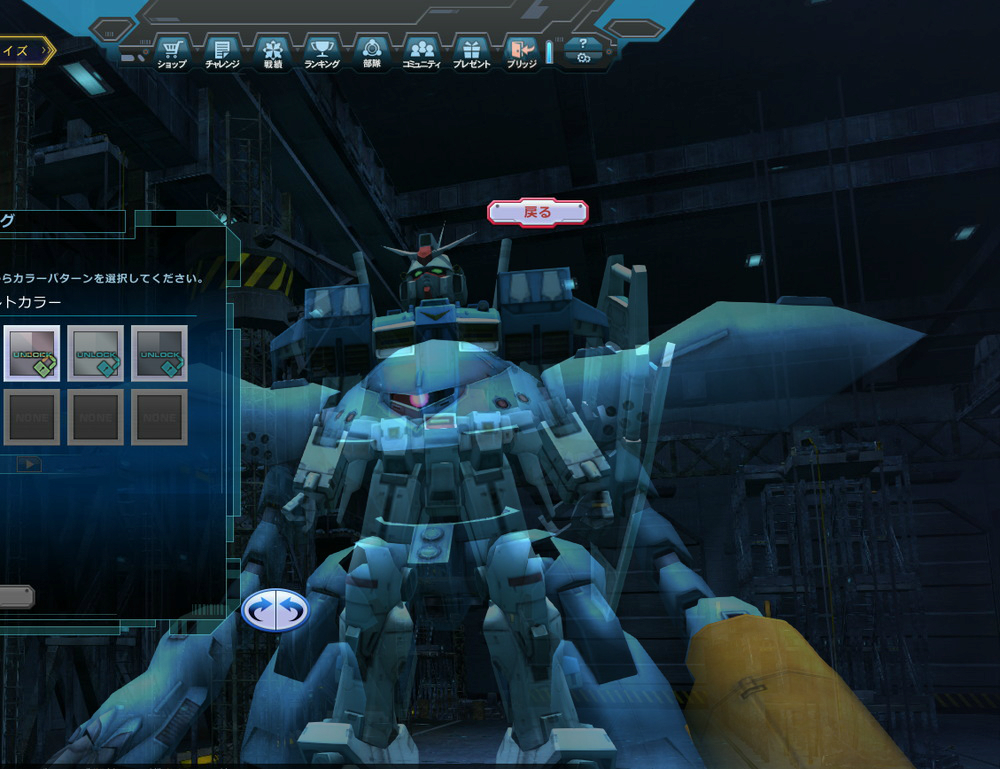Image resolution: width=1000 pixels, height=769 pixels.
Task: Go to the ブリッジ bridge screen
Action: [521, 52]
